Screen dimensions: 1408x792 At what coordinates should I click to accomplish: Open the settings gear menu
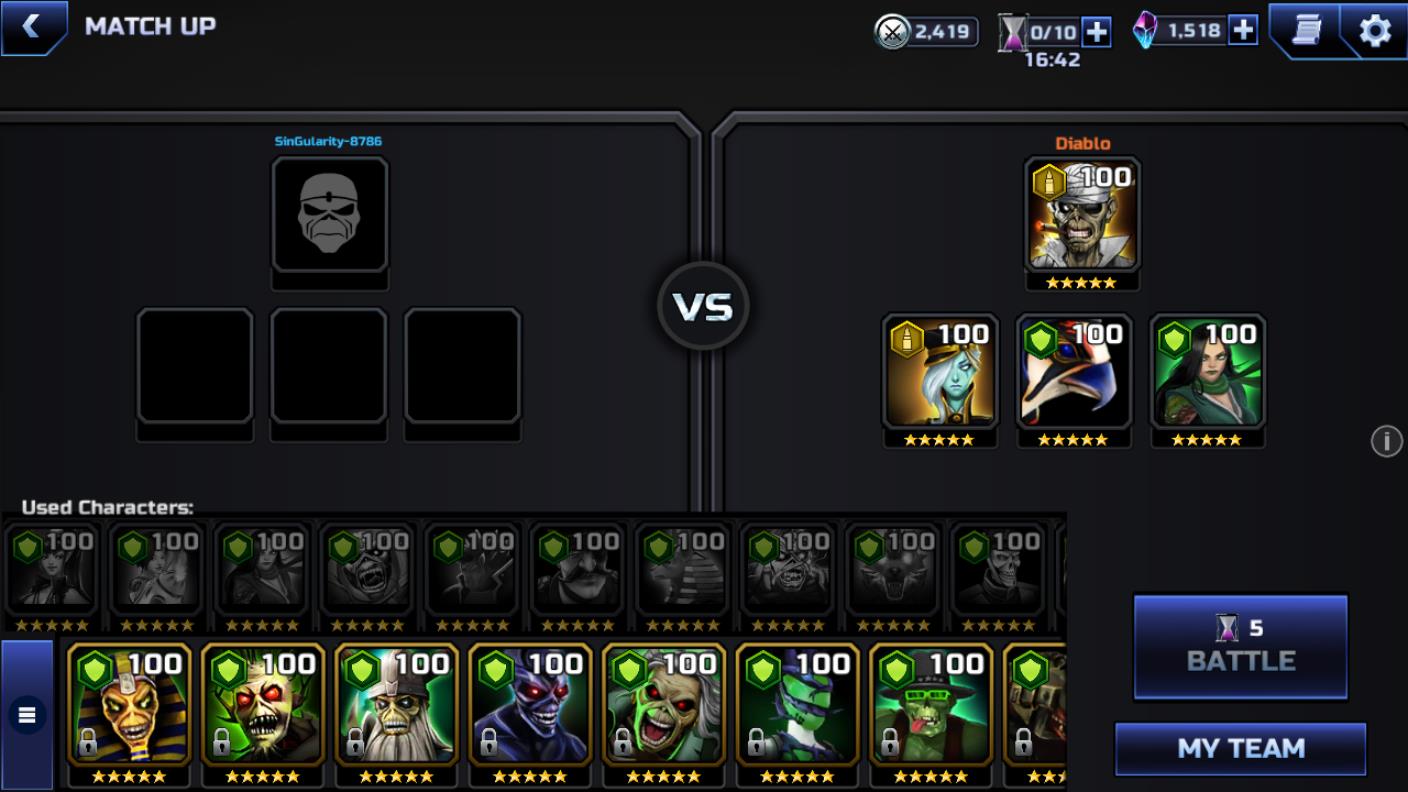coord(1375,31)
